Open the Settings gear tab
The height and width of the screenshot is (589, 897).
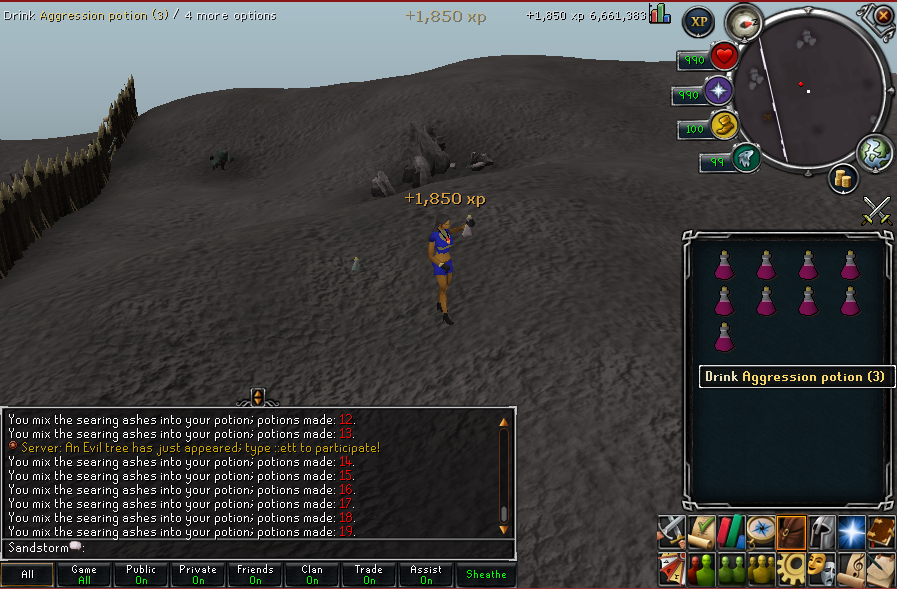(x=791, y=569)
